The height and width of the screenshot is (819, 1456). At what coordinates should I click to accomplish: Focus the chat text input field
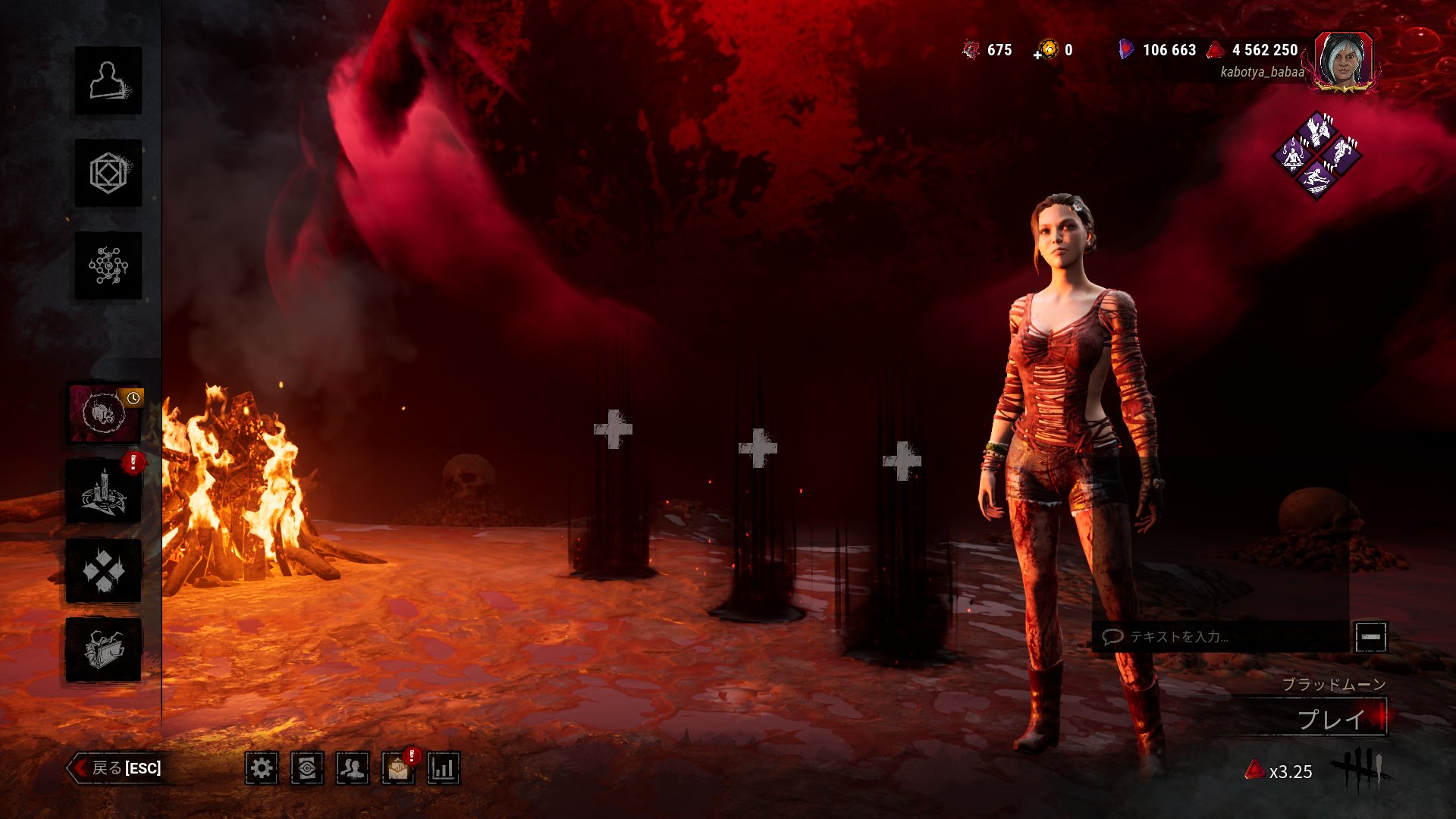1221,637
